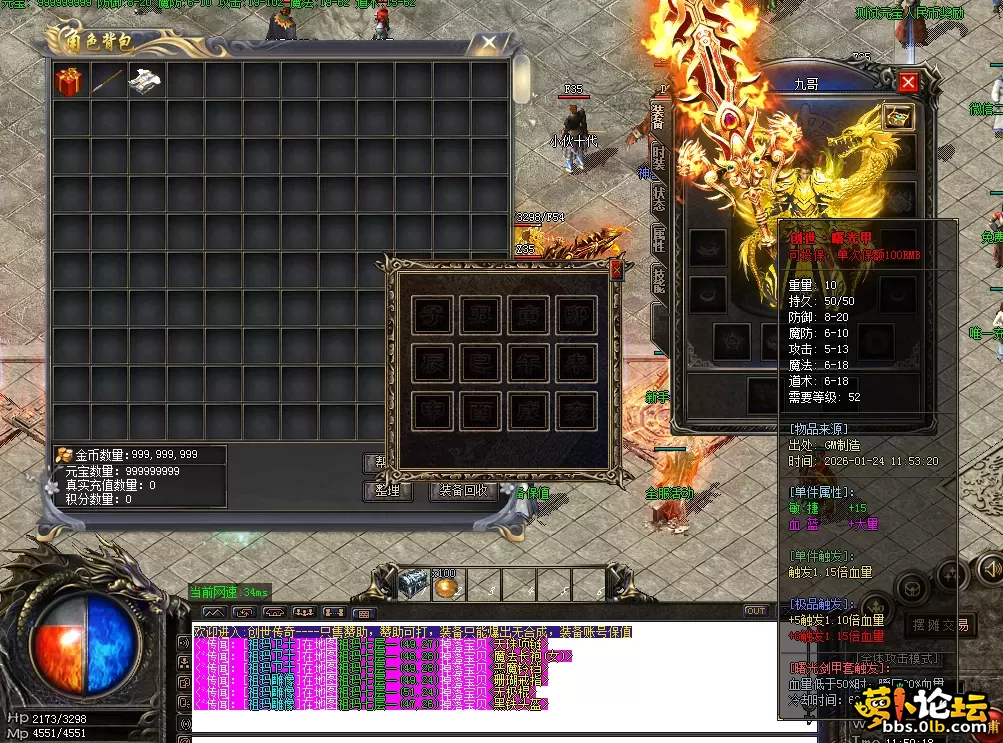Click the 整理 sort button

click(387, 491)
